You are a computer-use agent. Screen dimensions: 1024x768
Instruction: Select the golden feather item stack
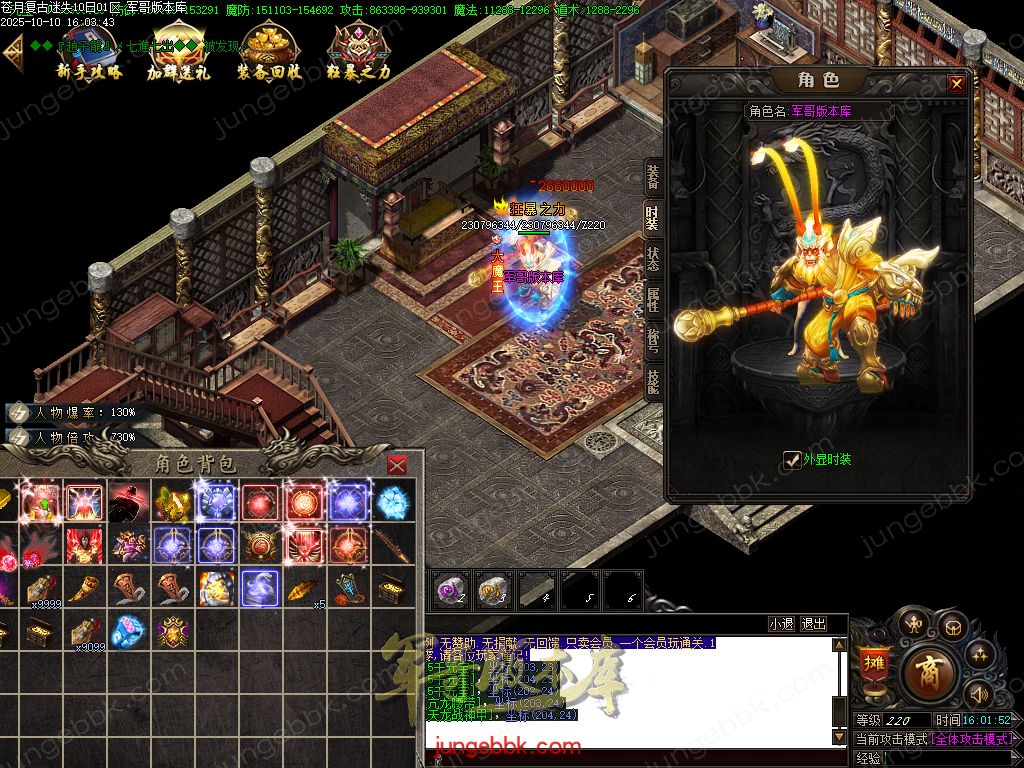point(302,588)
